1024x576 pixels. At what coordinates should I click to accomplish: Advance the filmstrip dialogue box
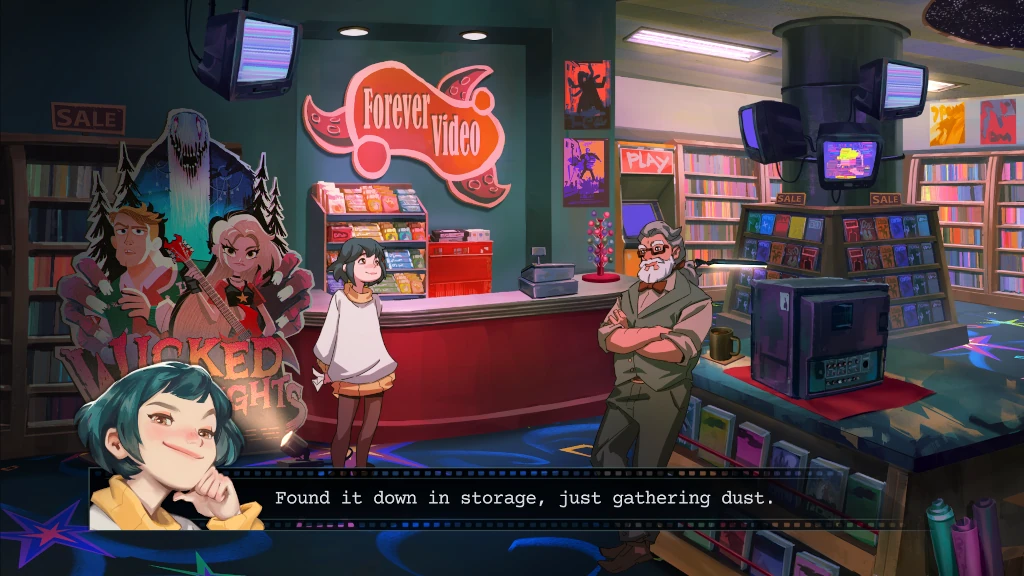point(523,497)
